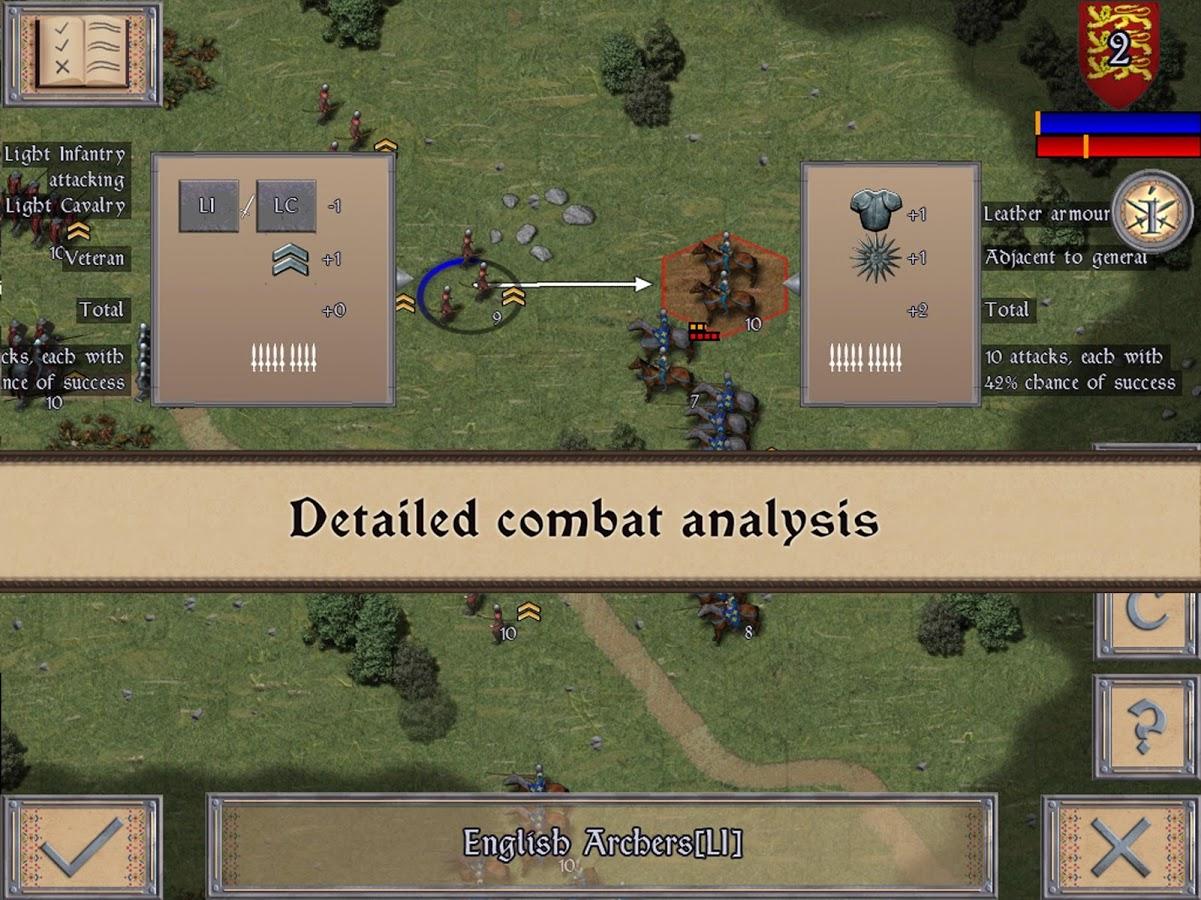The image size is (1201, 900).
Task: Click the round compass medallion button
Action: tap(1151, 211)
